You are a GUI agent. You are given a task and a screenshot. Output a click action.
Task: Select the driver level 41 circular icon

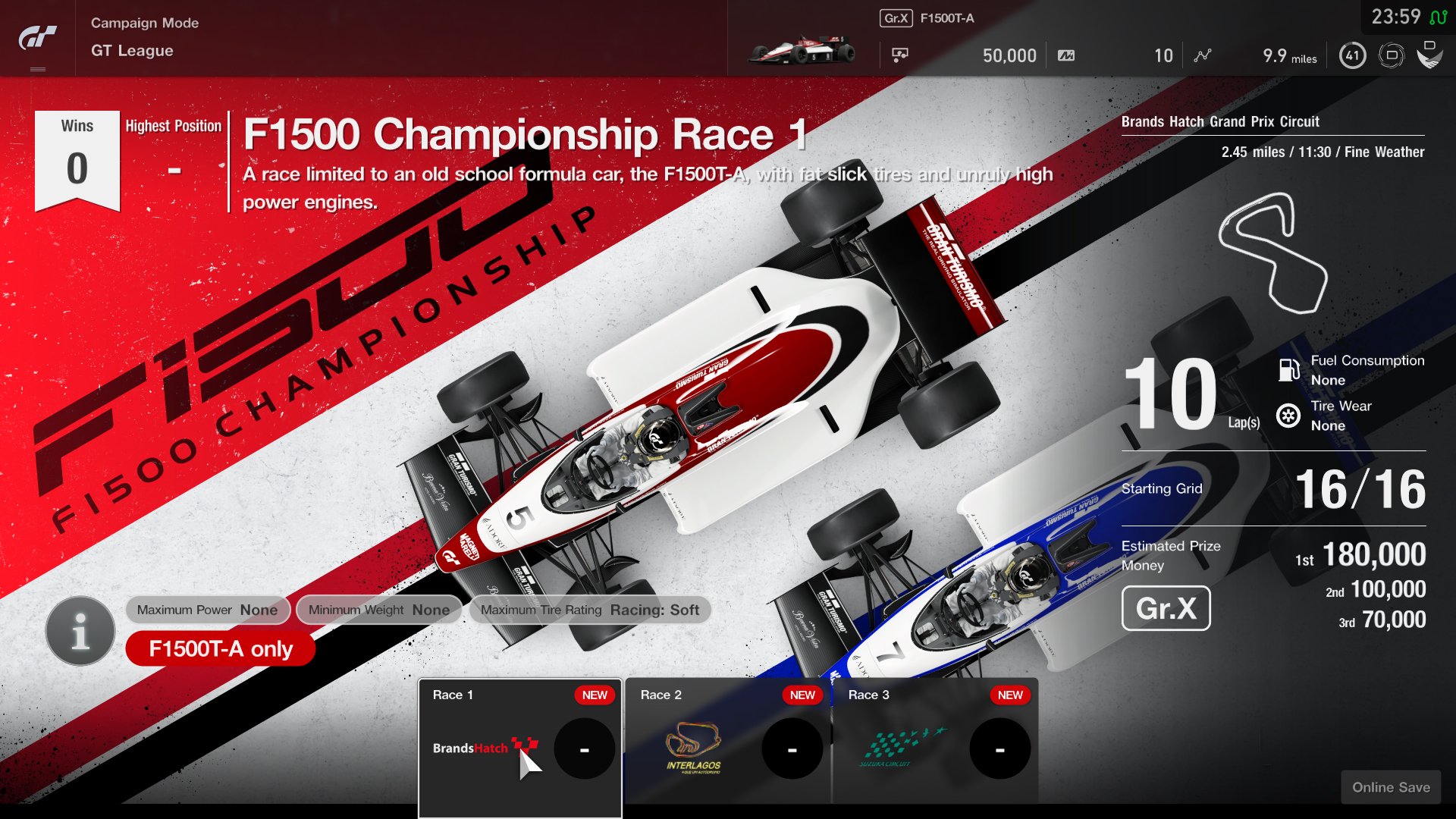[x=1352, y=55]
